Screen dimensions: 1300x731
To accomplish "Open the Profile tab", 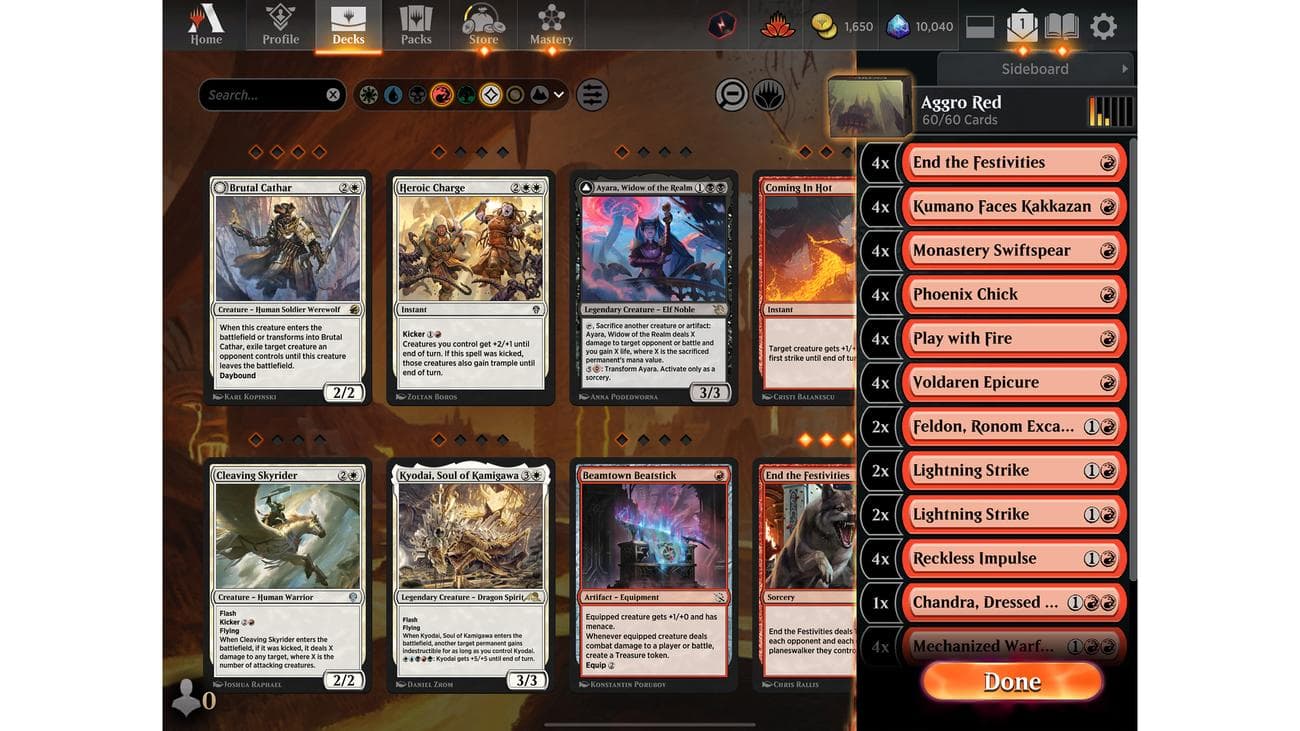I will point(280,25).
